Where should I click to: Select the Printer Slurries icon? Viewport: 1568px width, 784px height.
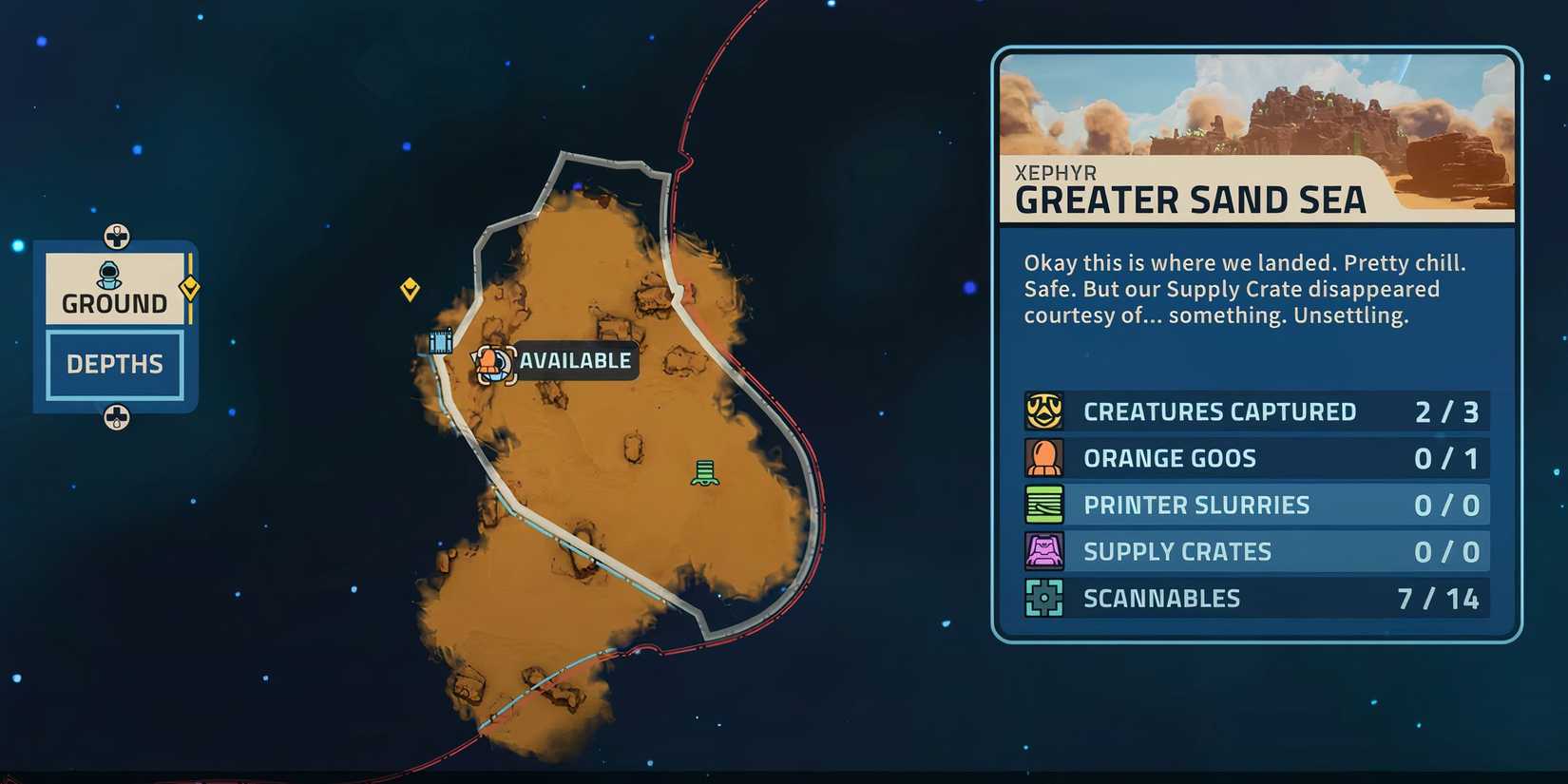pyautogui.click(x=1044, y=505)
